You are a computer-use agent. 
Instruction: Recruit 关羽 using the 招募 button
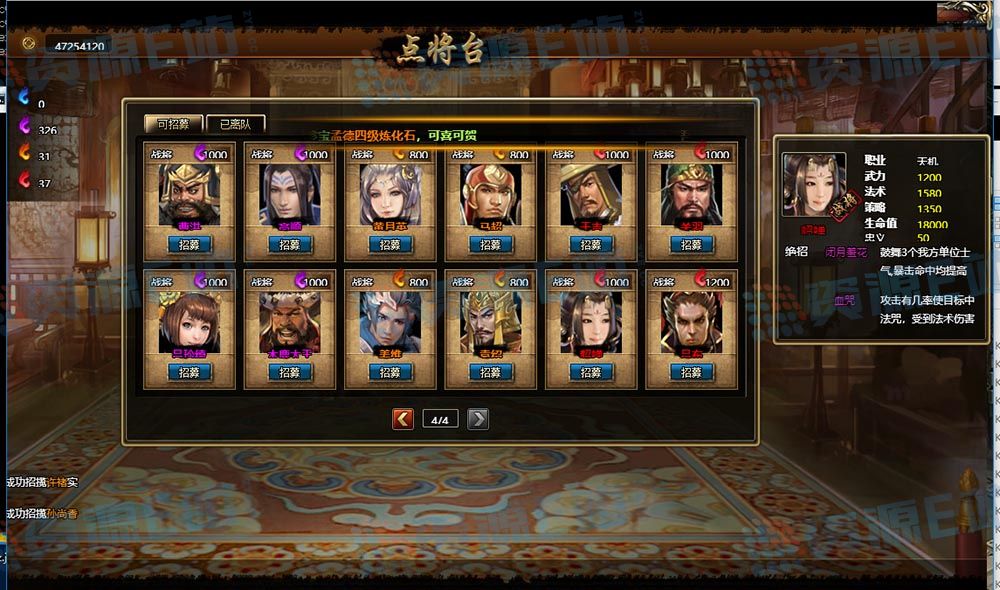(x=691, y=244)
